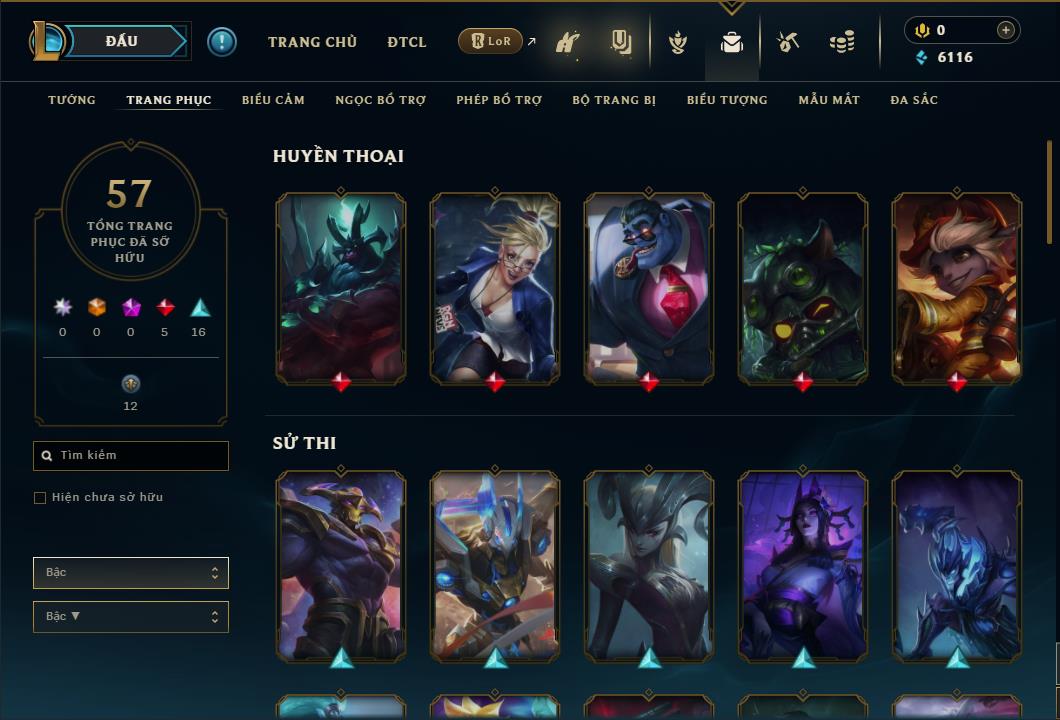The image size is (1060, 720).
Task: Toggle the Hiện chưa sở hữu checkbox
Action: tap(40, 498)
